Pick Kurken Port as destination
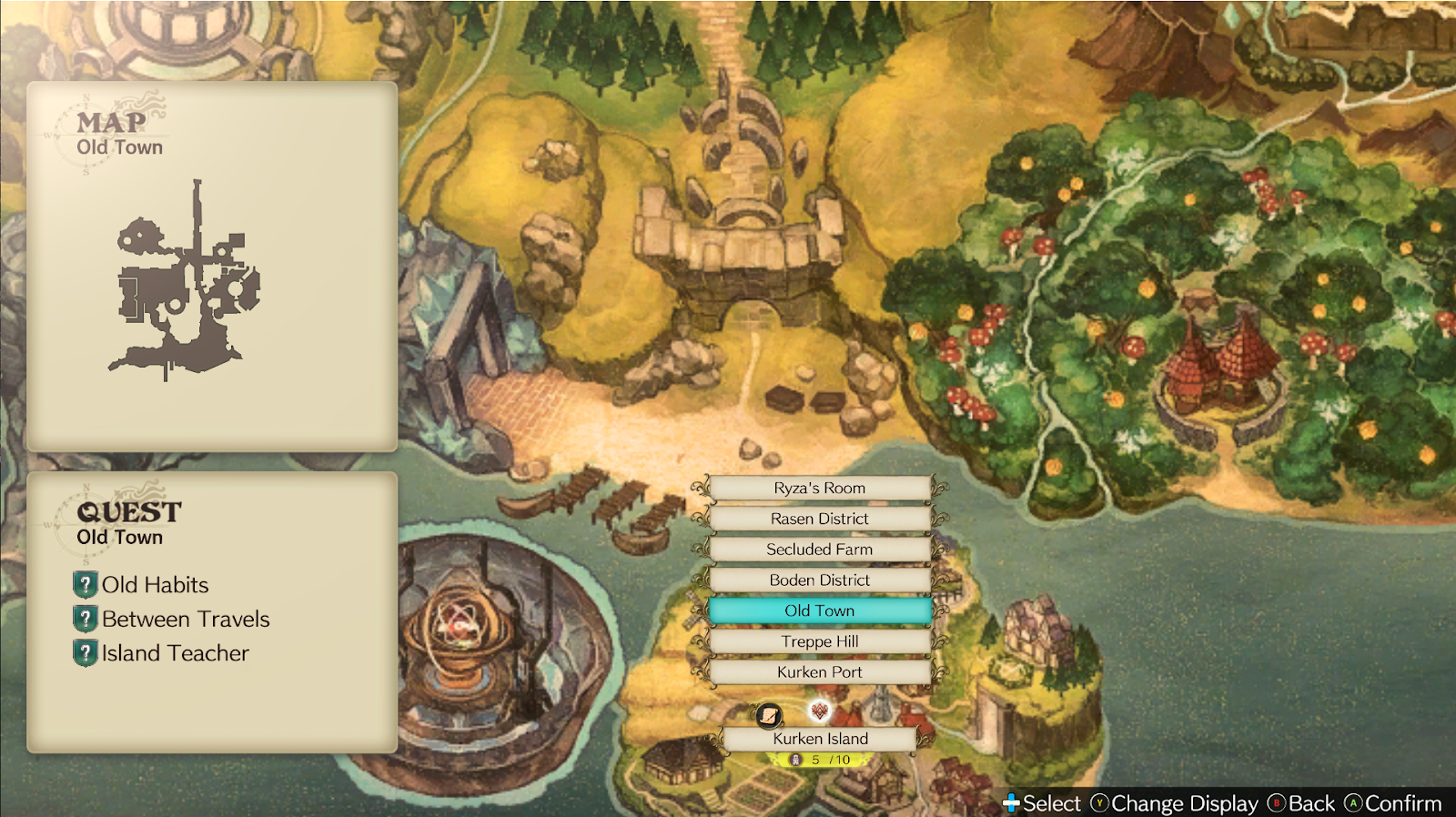Screen dimensions: 1456x817 coord(820,671)
